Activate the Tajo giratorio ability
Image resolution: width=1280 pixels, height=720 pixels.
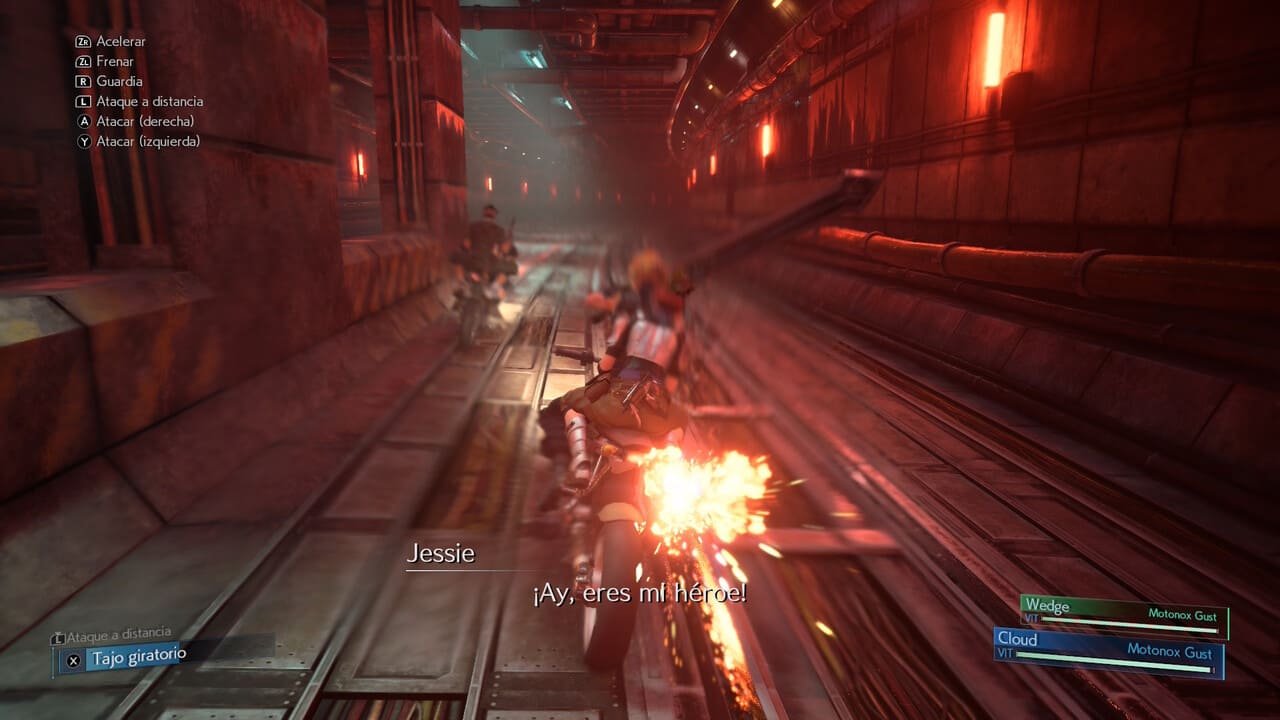point(138,658)
